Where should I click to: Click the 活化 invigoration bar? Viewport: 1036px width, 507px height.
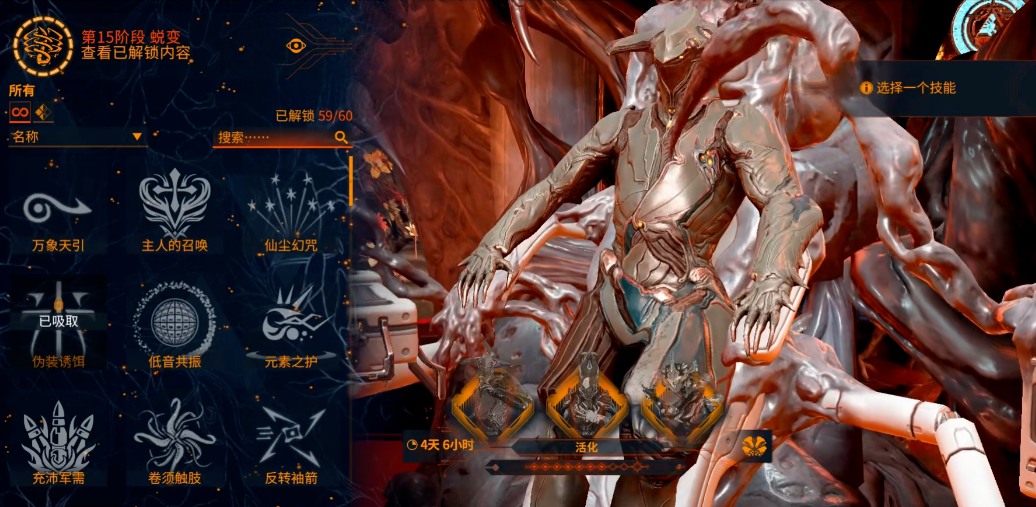click(x=587, y=448)
